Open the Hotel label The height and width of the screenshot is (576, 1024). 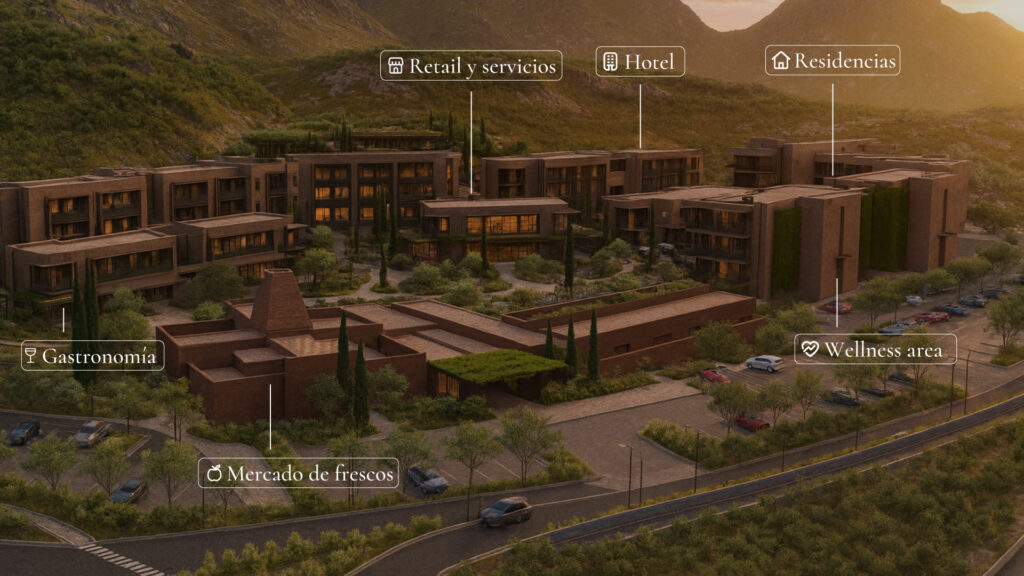point(640,61)
